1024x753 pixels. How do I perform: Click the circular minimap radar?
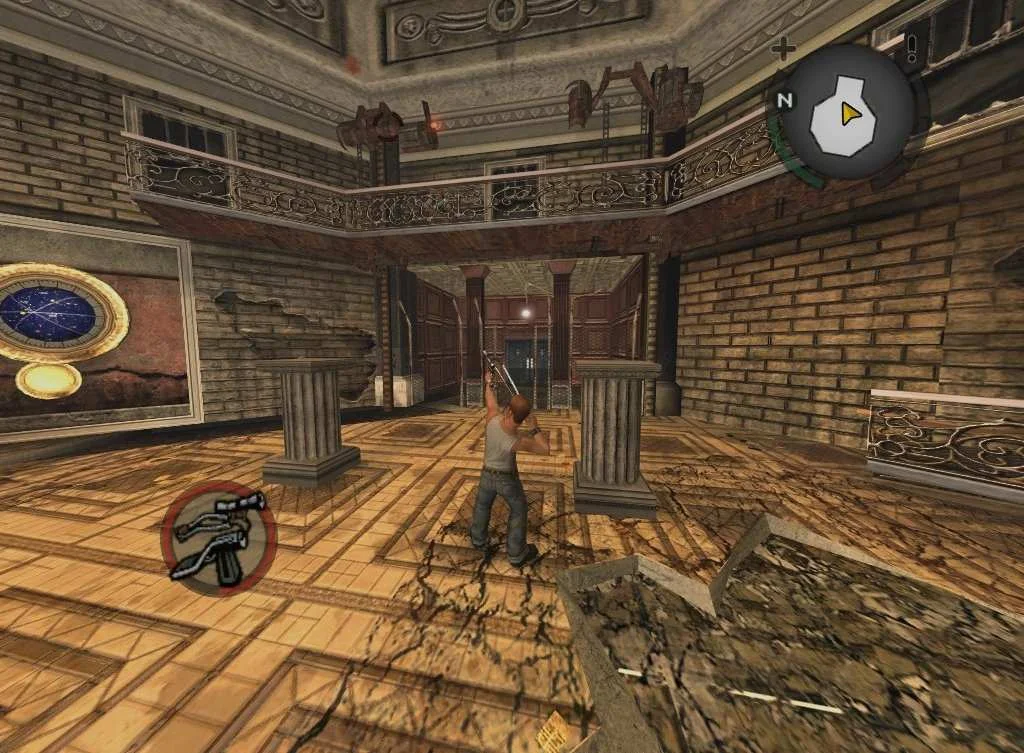846,114
